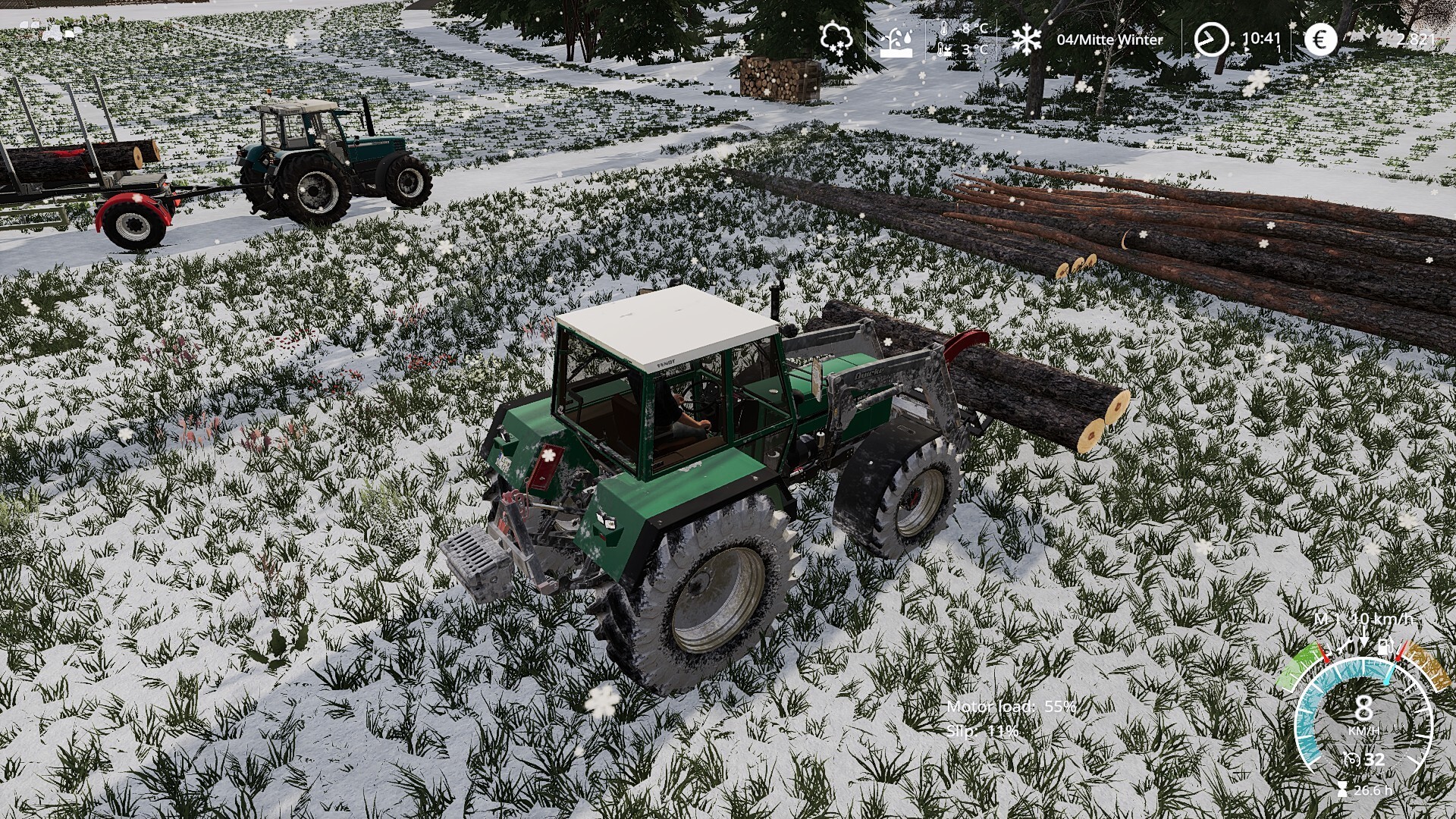Click the cruise control icon in speedometer

pyautogui.click(x=1351, y=758)
